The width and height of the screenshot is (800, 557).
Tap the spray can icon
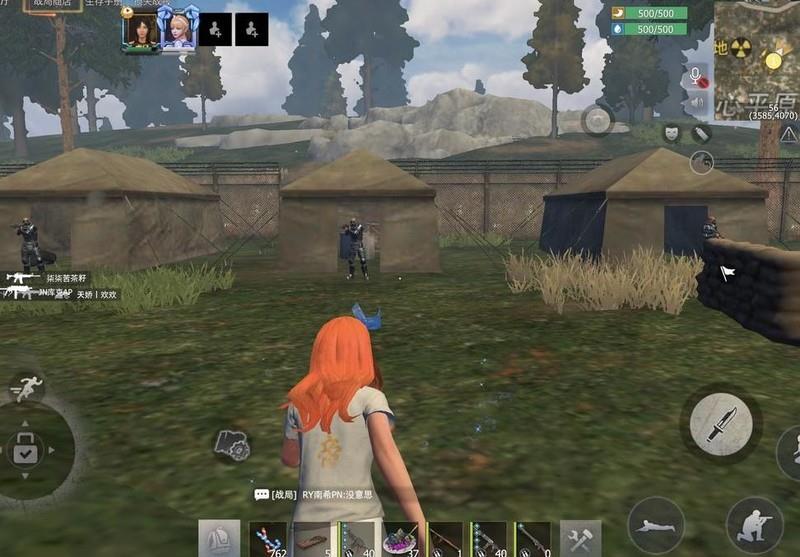point(701,132)
